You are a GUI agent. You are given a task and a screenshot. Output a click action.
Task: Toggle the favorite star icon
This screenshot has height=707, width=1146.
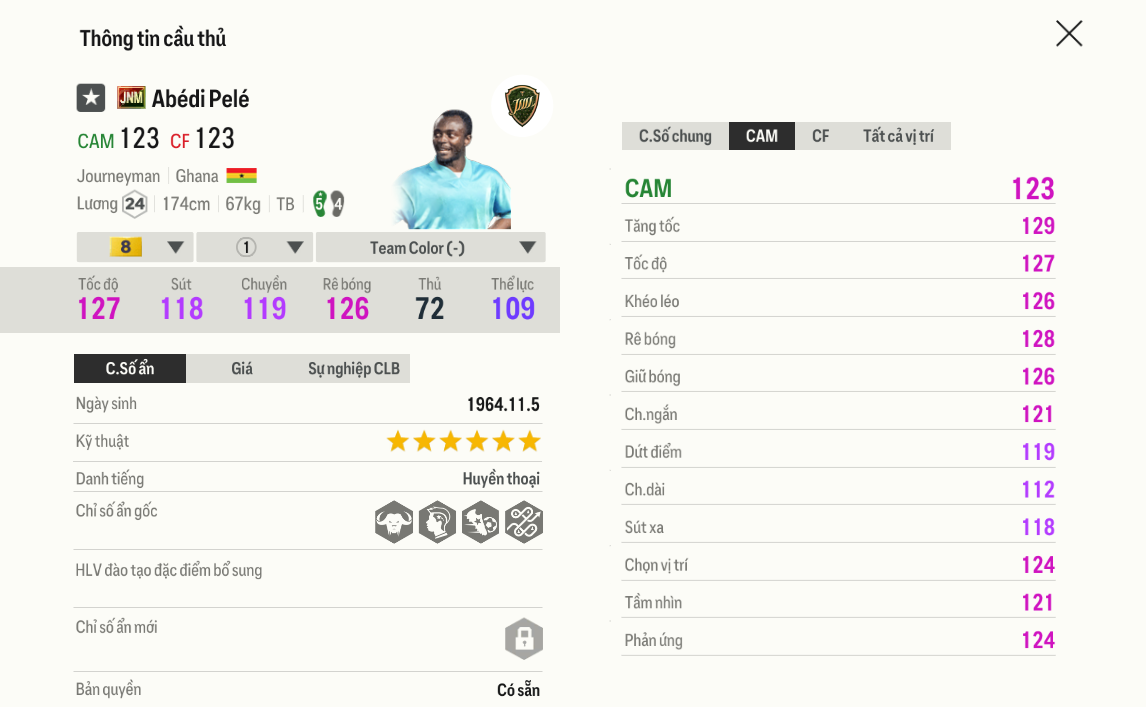tap(91, 98)
